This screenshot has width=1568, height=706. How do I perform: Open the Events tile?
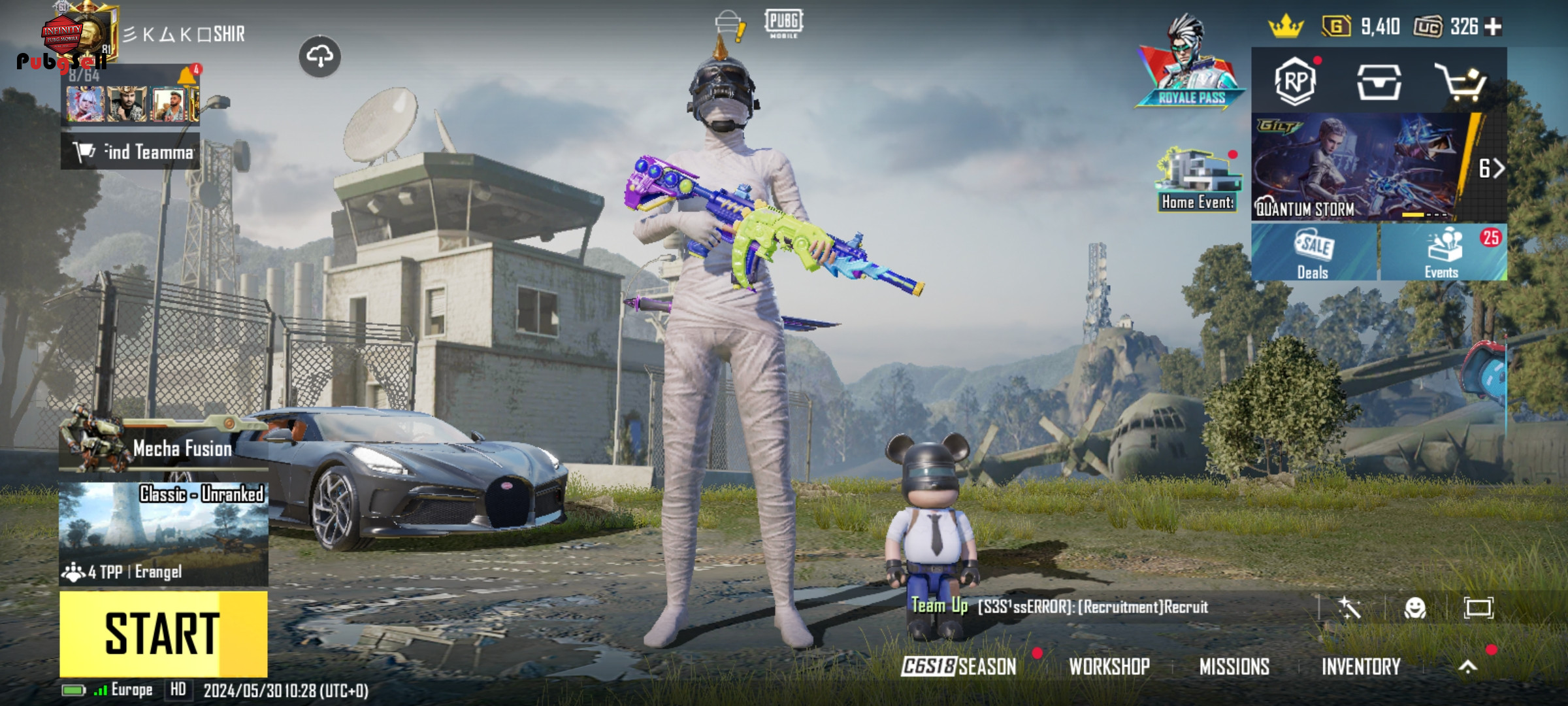tap(1443, 253)
